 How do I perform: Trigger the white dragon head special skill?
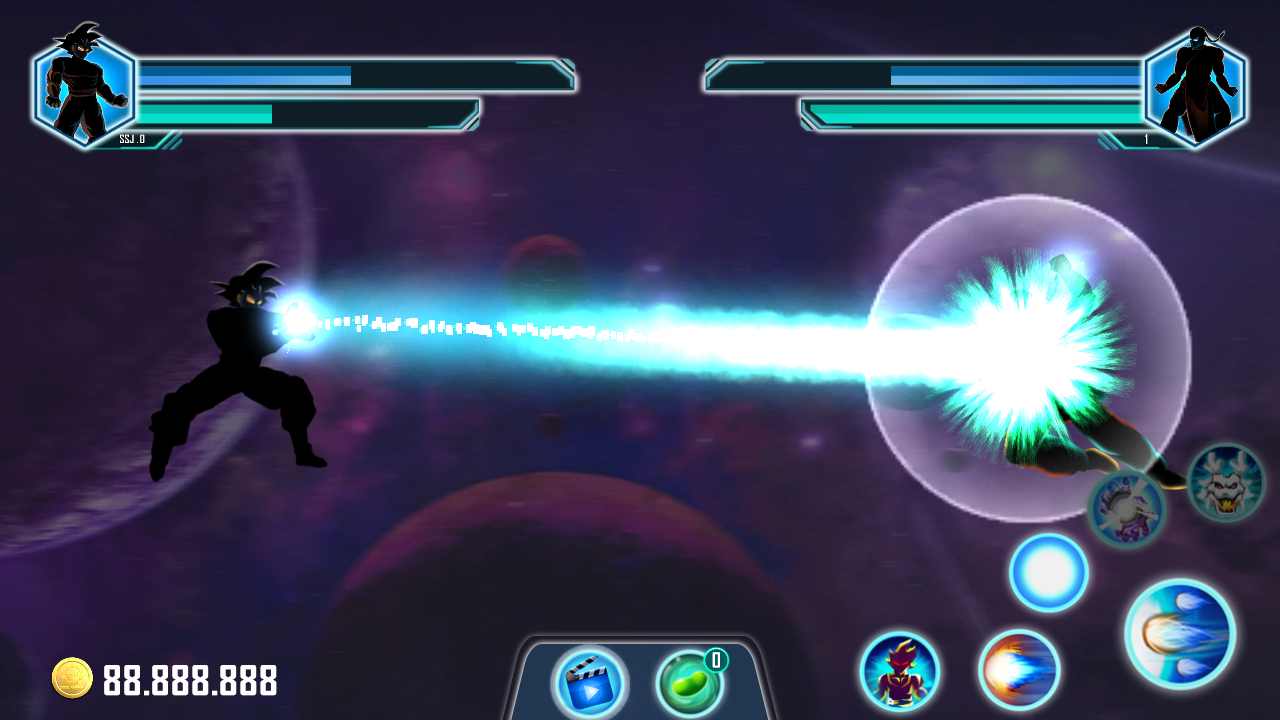tap(1226, 483)
